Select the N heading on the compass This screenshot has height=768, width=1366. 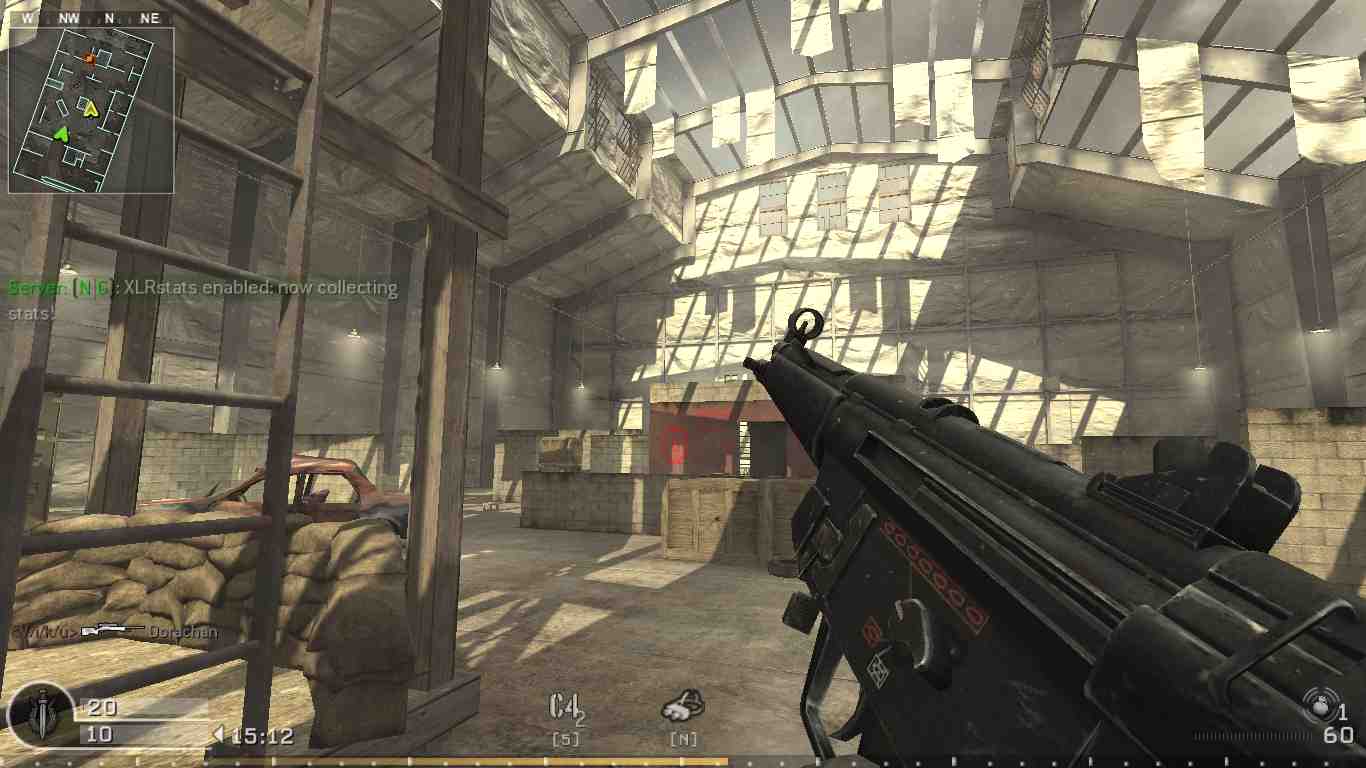coord(111,17)
